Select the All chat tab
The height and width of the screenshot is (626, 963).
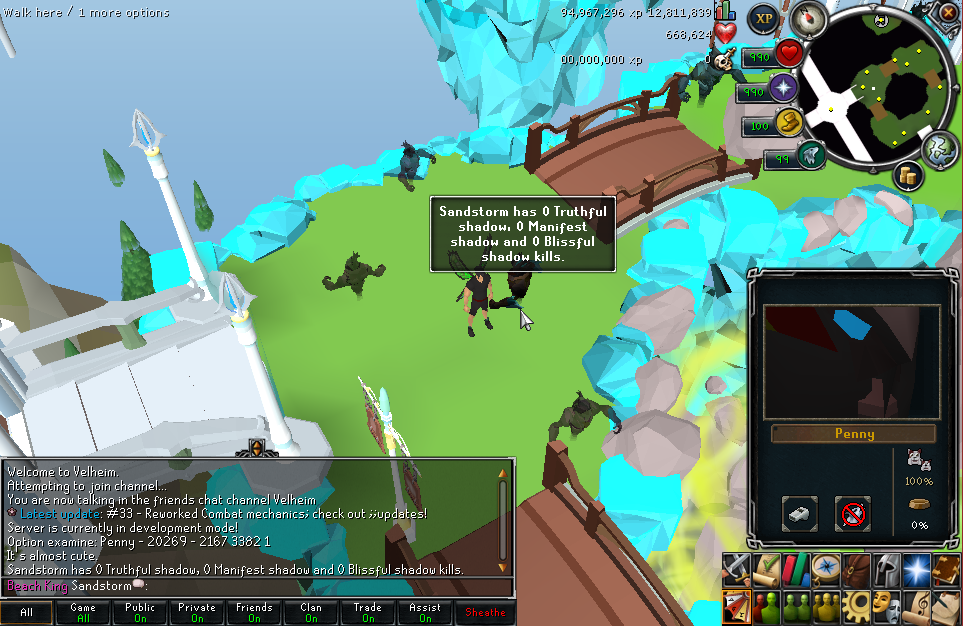click(27, 612)
